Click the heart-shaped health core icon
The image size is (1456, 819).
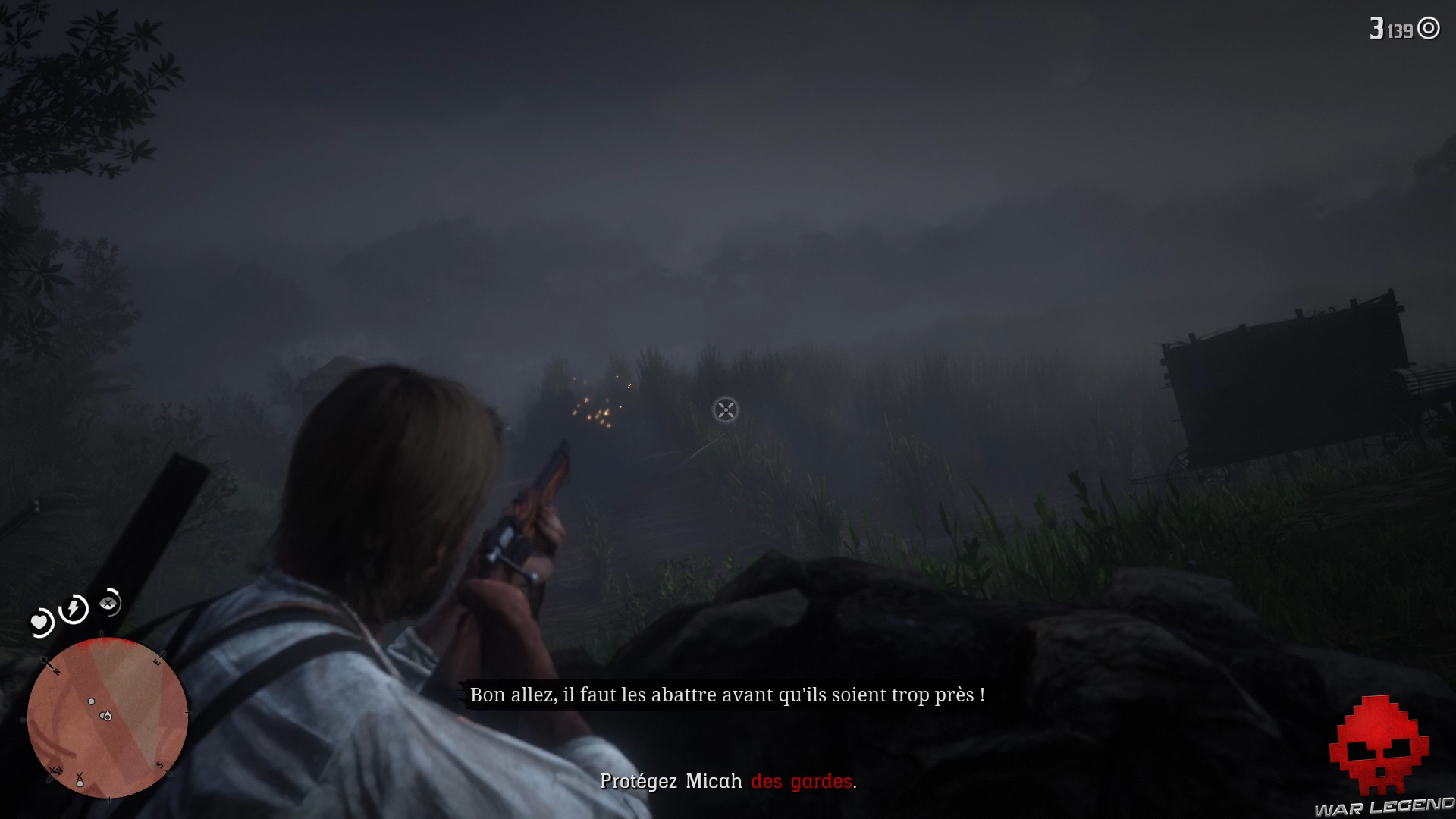(x=39, y=621)
